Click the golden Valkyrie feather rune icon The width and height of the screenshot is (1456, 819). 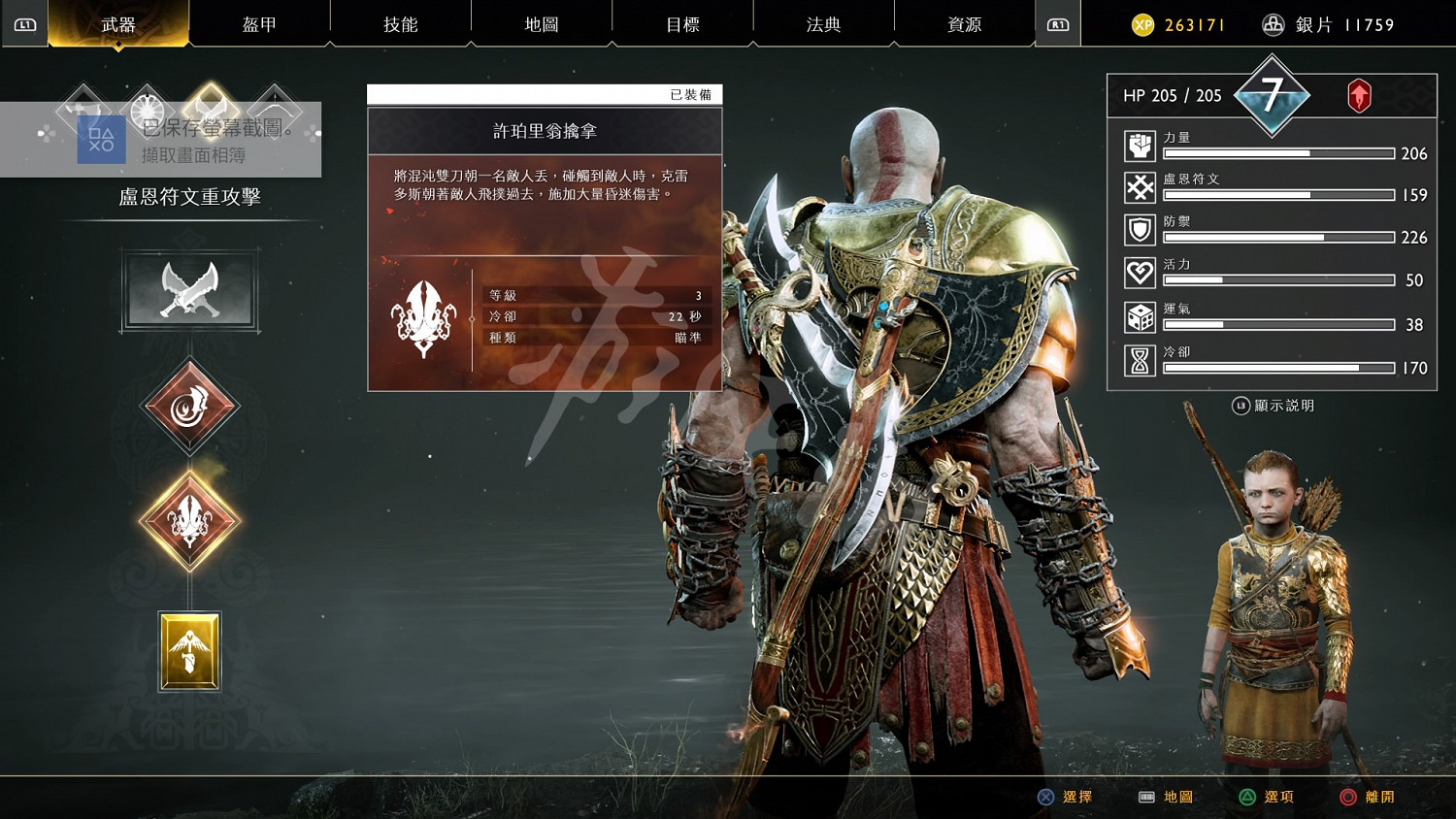(189, 652)
